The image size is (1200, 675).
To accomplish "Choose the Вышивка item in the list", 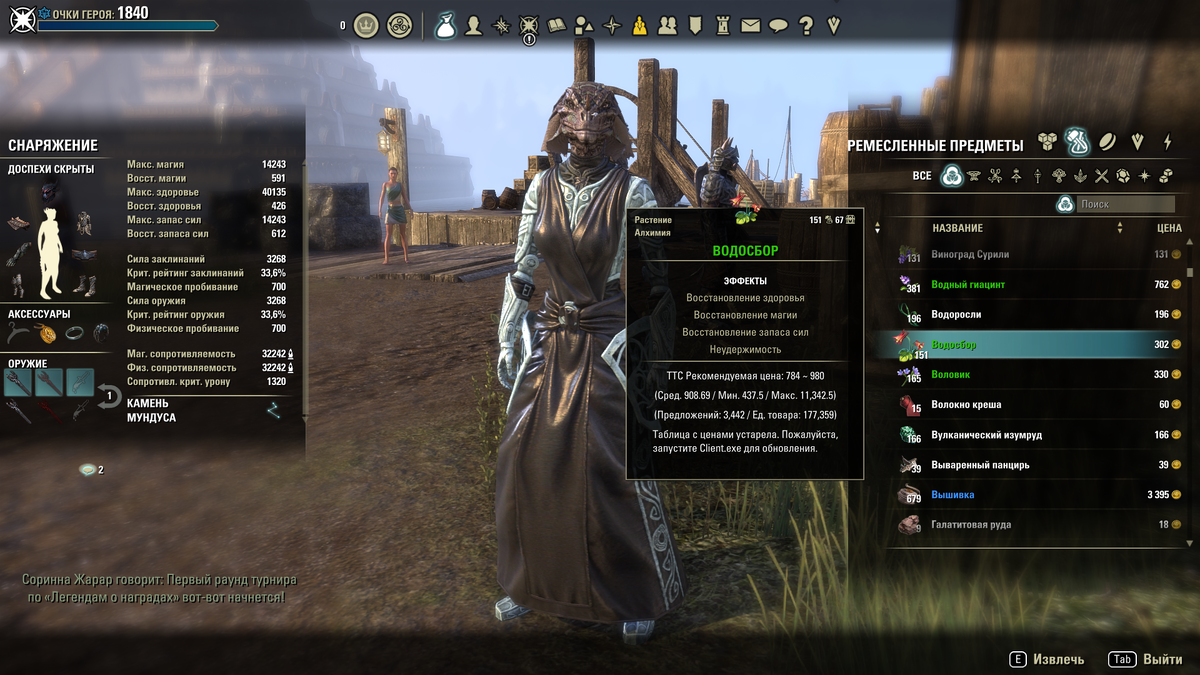I will click(1040, 495).
